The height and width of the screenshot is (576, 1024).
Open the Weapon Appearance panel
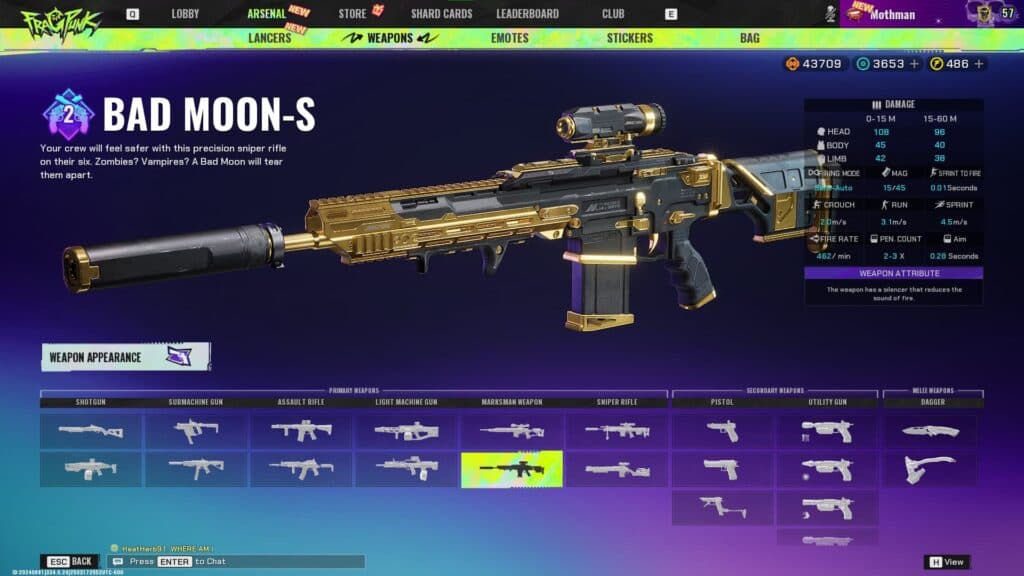point(125,357)
